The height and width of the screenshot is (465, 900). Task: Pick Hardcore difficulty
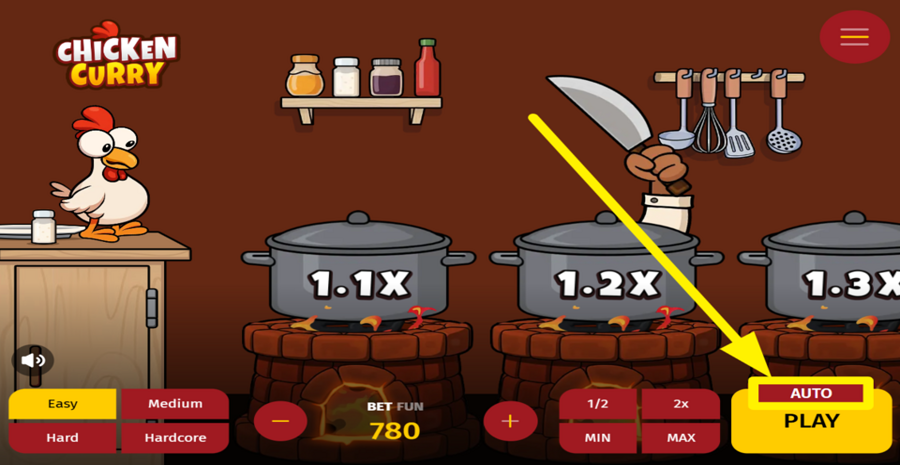click(175, 438)
